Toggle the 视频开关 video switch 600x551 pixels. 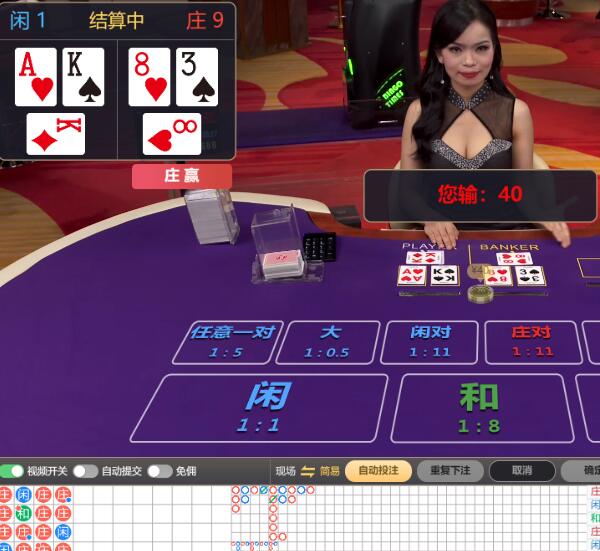[13, 471]
